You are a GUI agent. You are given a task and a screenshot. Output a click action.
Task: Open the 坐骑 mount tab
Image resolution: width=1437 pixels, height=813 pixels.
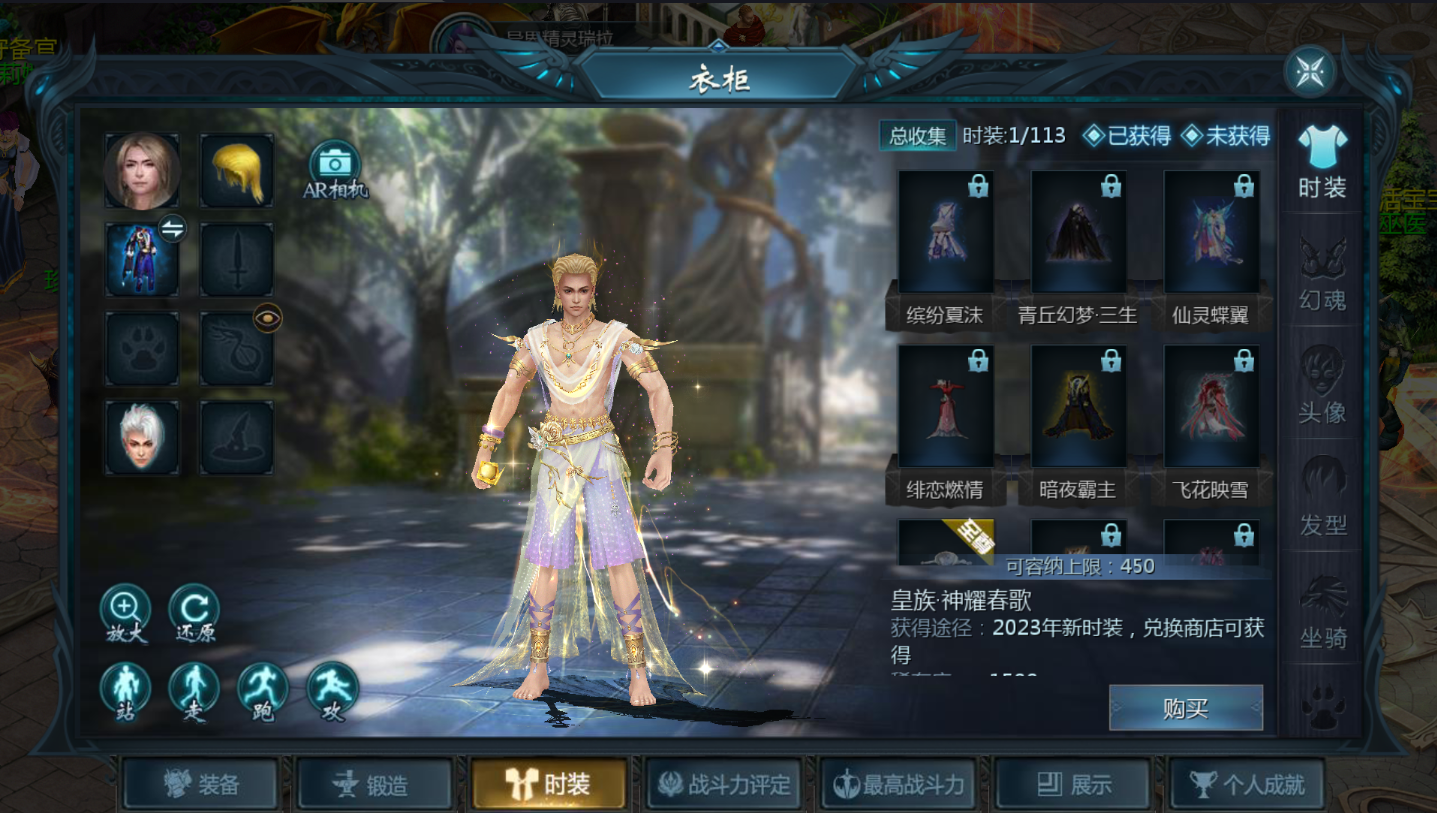pos(1322,611)
